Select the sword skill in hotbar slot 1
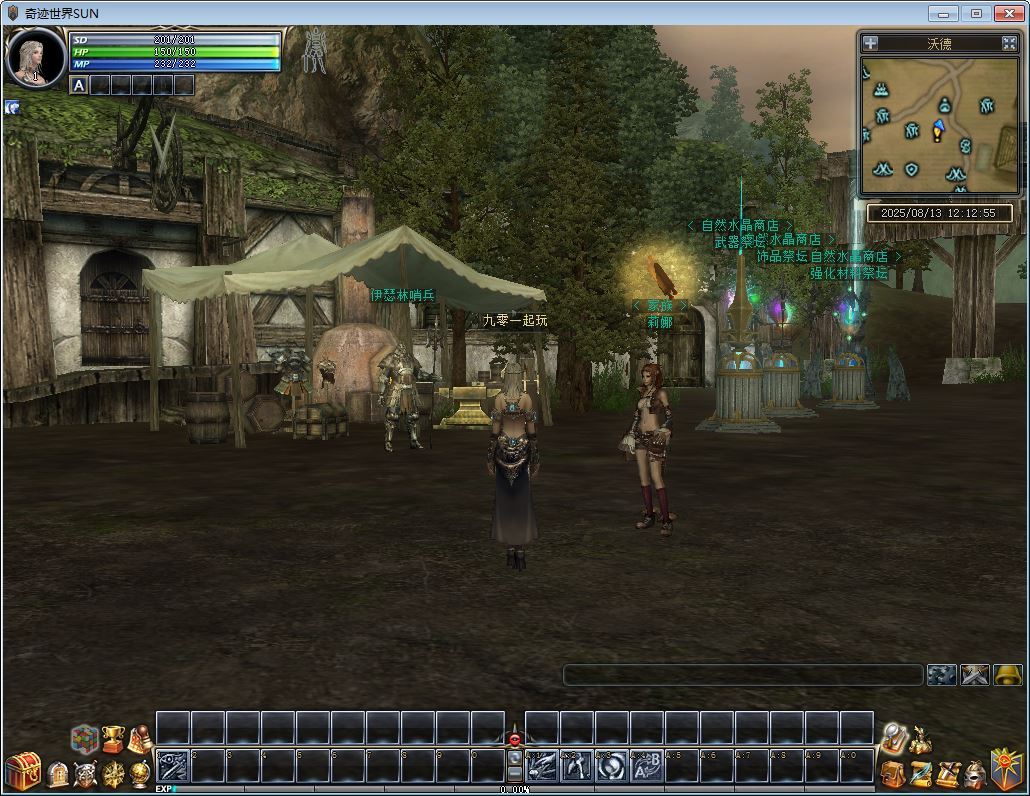Screen dimensions: 1030x796 pyautogui.click(x=172, y=766)
